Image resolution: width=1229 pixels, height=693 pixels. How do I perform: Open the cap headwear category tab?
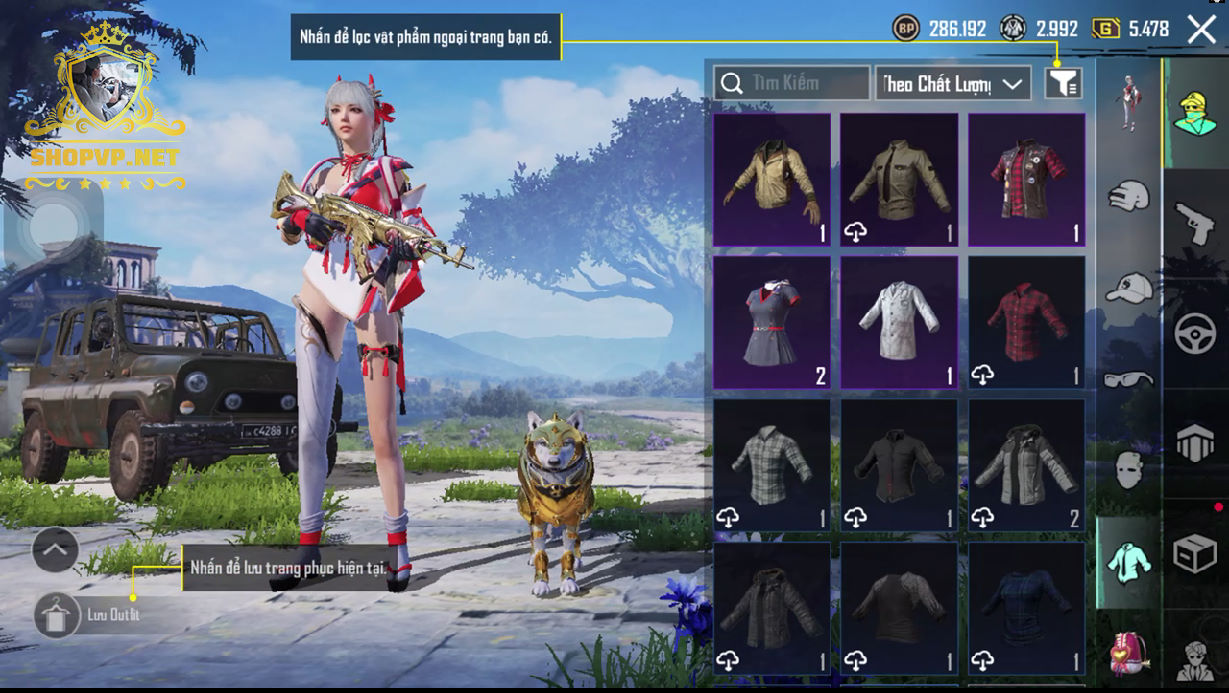1129,288
